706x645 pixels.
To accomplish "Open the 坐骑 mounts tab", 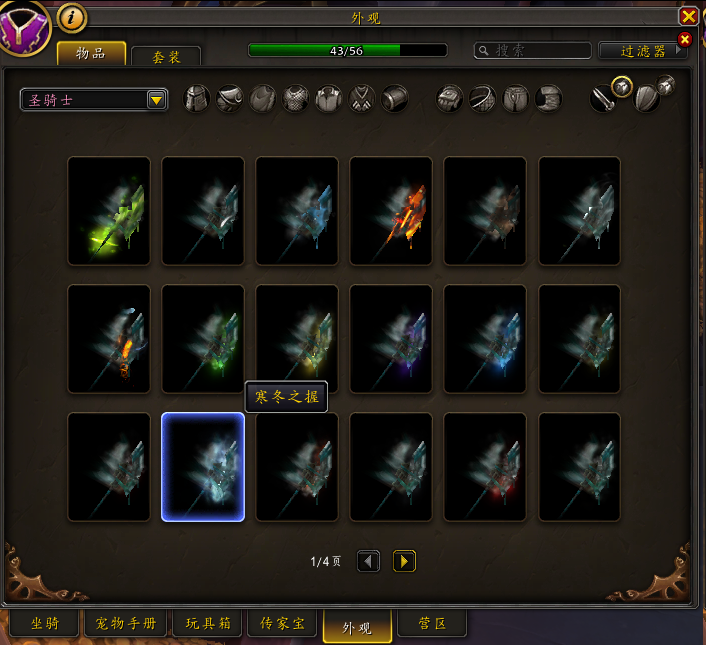I will coord(44,624).
